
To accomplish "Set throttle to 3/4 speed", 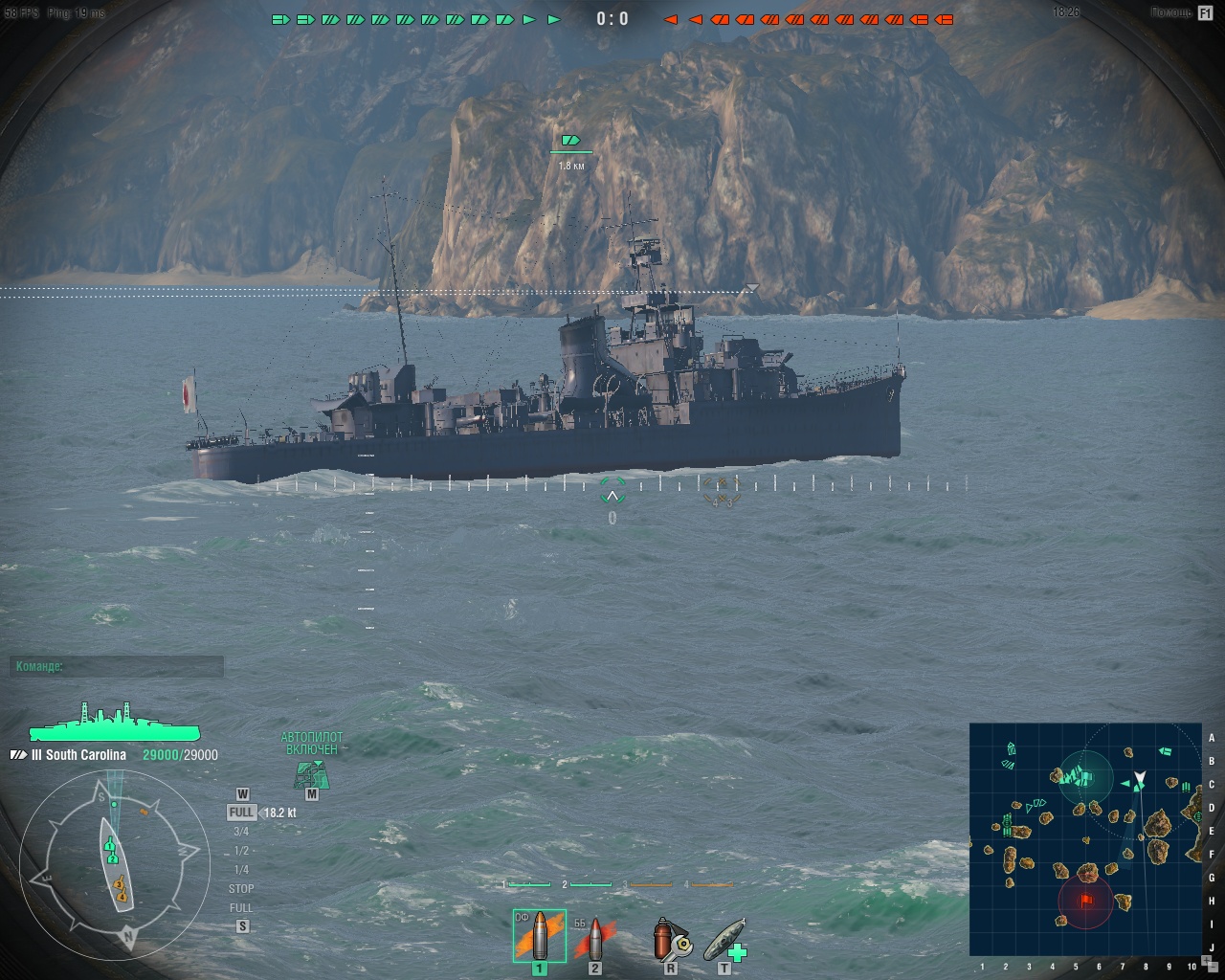I will [x=241, y=832].
